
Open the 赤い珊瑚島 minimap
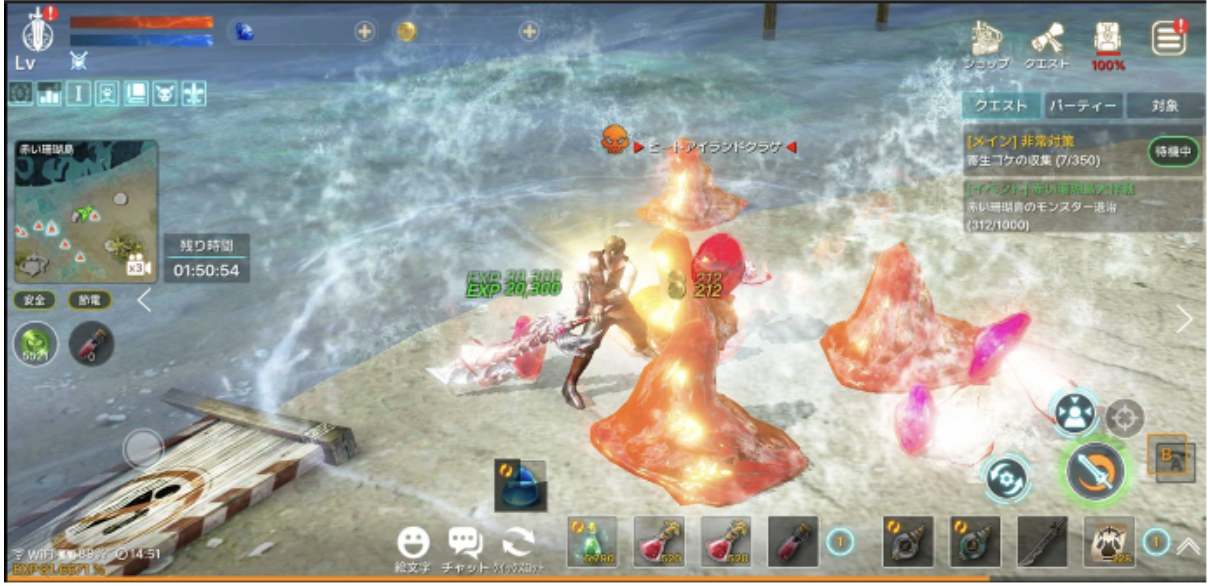(x=86, y=211)
